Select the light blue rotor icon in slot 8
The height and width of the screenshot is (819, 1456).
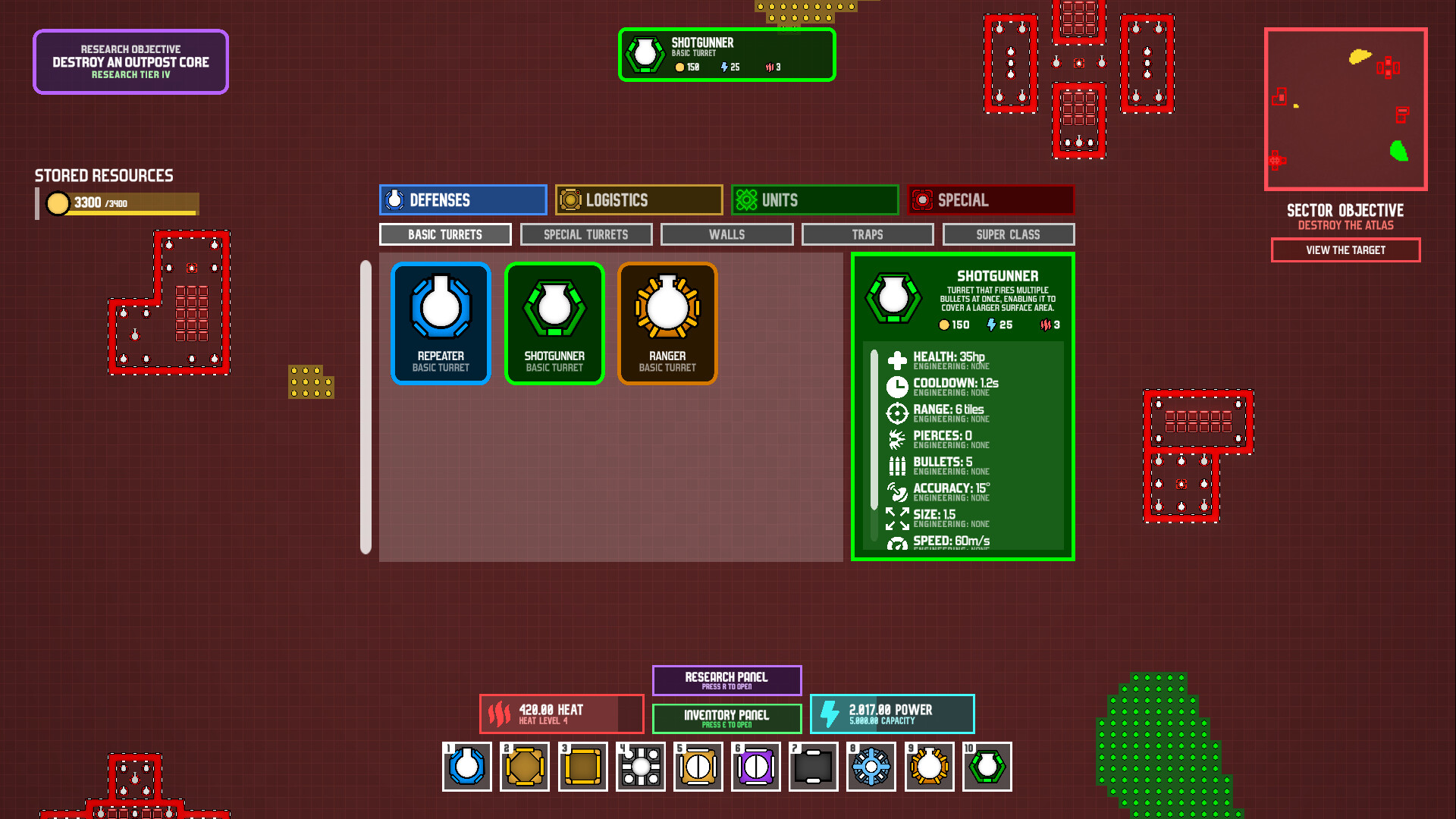tap(871, 767)
